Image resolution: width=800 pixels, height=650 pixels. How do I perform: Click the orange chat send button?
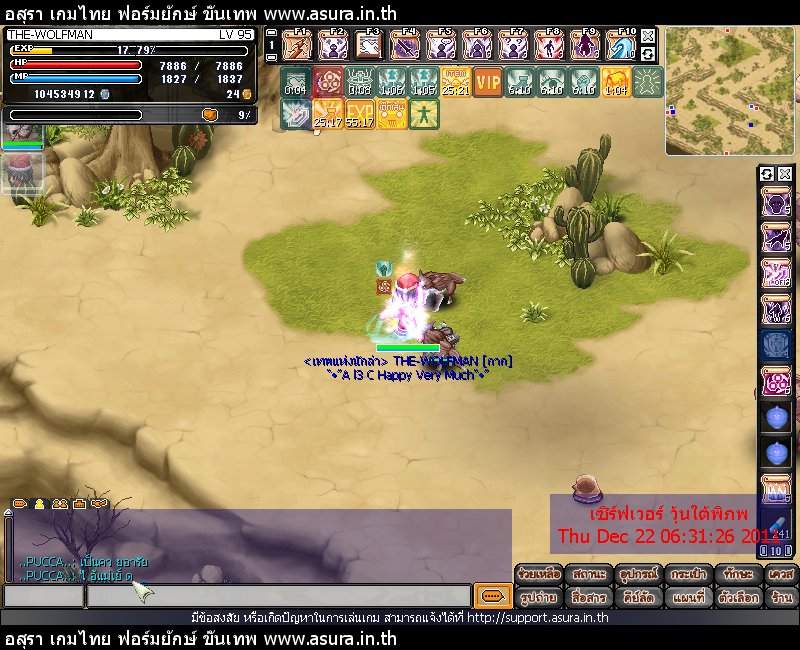492,596
